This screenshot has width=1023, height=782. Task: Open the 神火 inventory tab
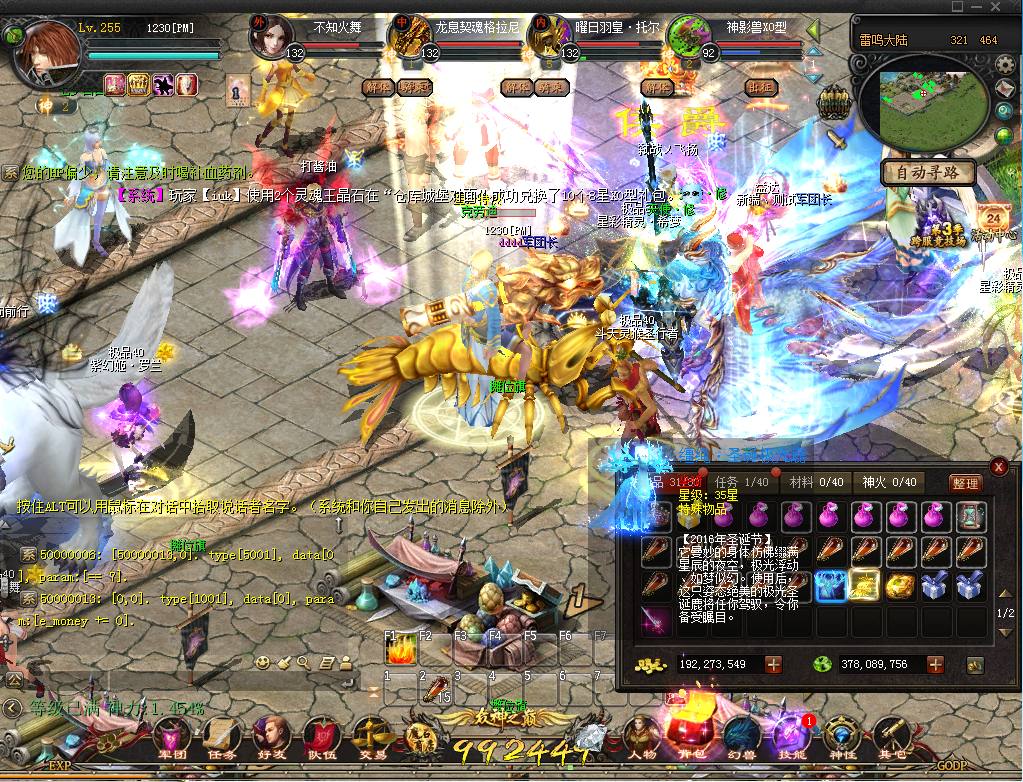tap(890, 482)
